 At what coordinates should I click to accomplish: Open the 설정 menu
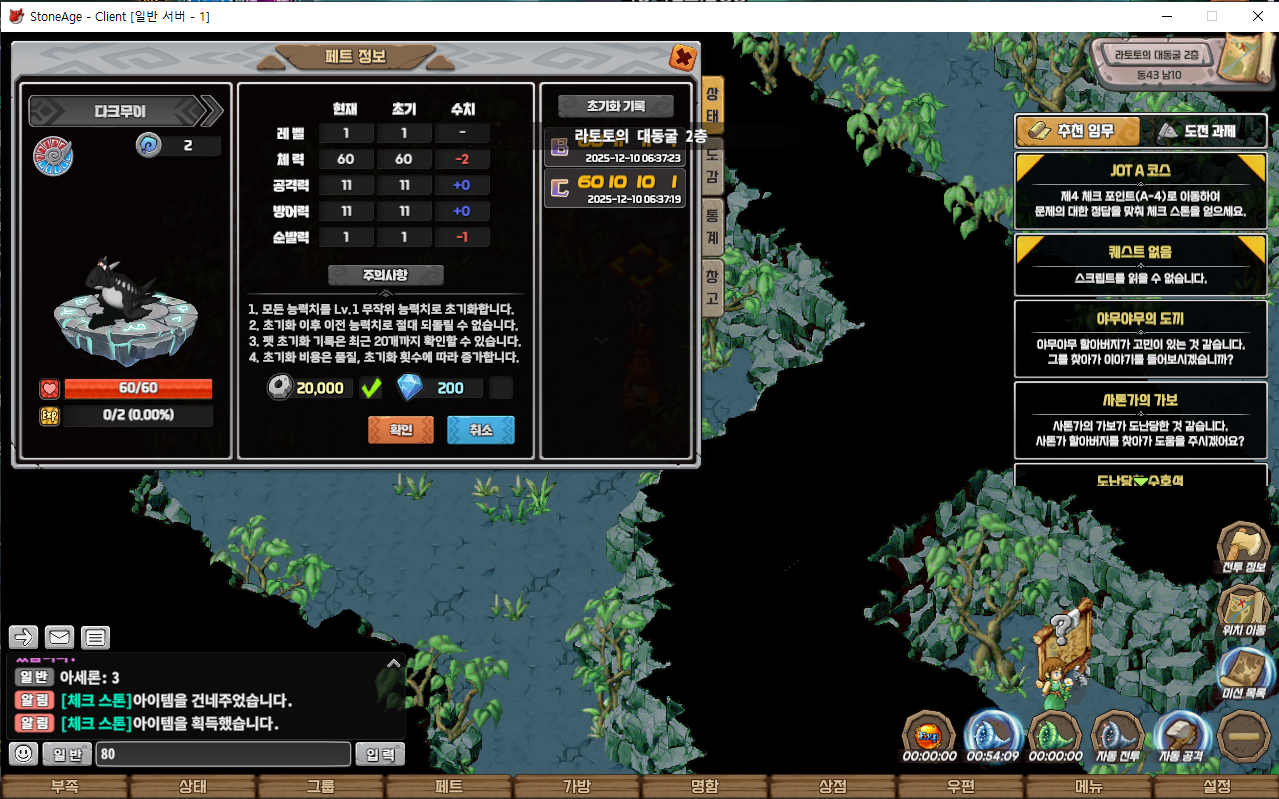[x=1217, y=787]
